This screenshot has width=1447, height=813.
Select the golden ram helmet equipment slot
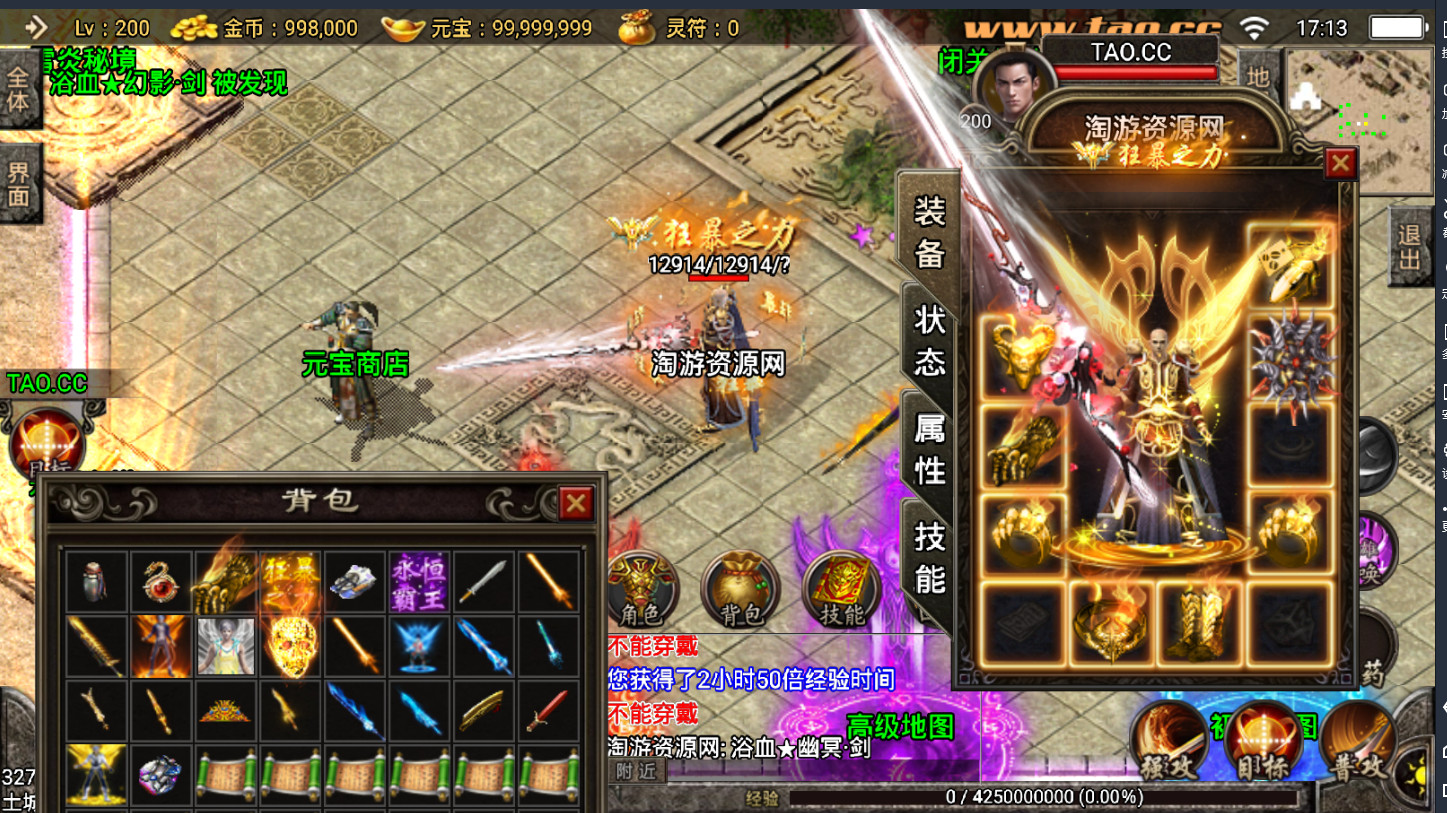click(1022, 357)
